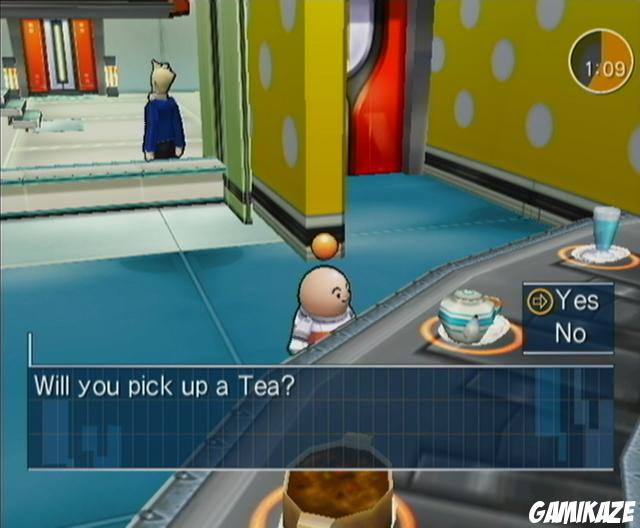Choose Yes to pick up the Tea
This screenshot has width=640, height=528.
[x=577, y=299]
